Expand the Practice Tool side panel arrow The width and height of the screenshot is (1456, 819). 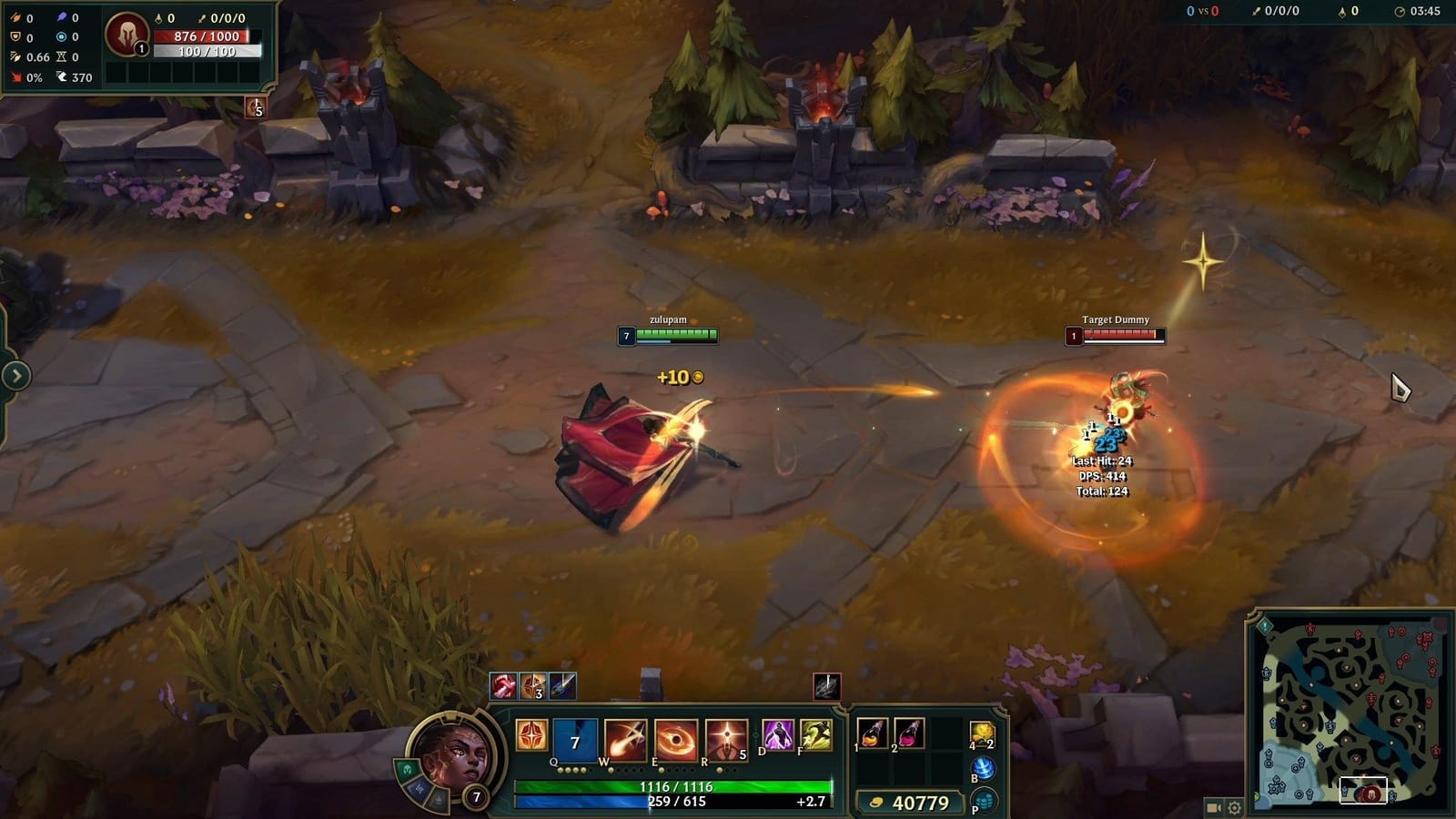pyautogui.click(x=15, y=374)
